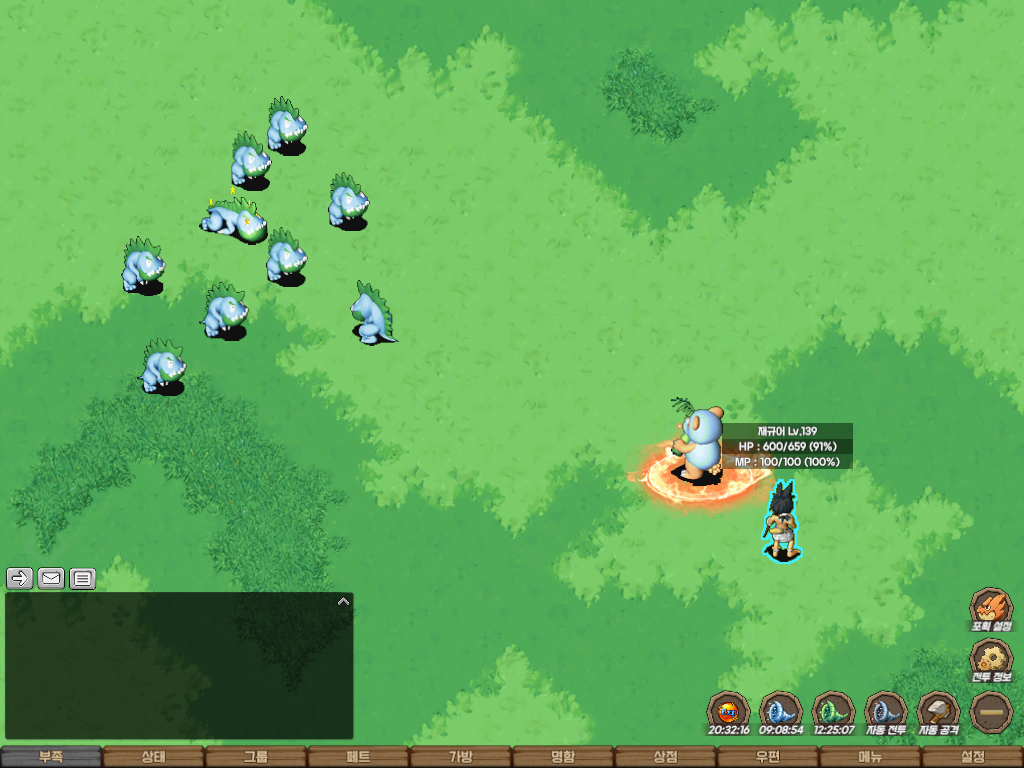Open the envelope message button above chat
The image size is (1024, 768).
click(x=51, y=578)
